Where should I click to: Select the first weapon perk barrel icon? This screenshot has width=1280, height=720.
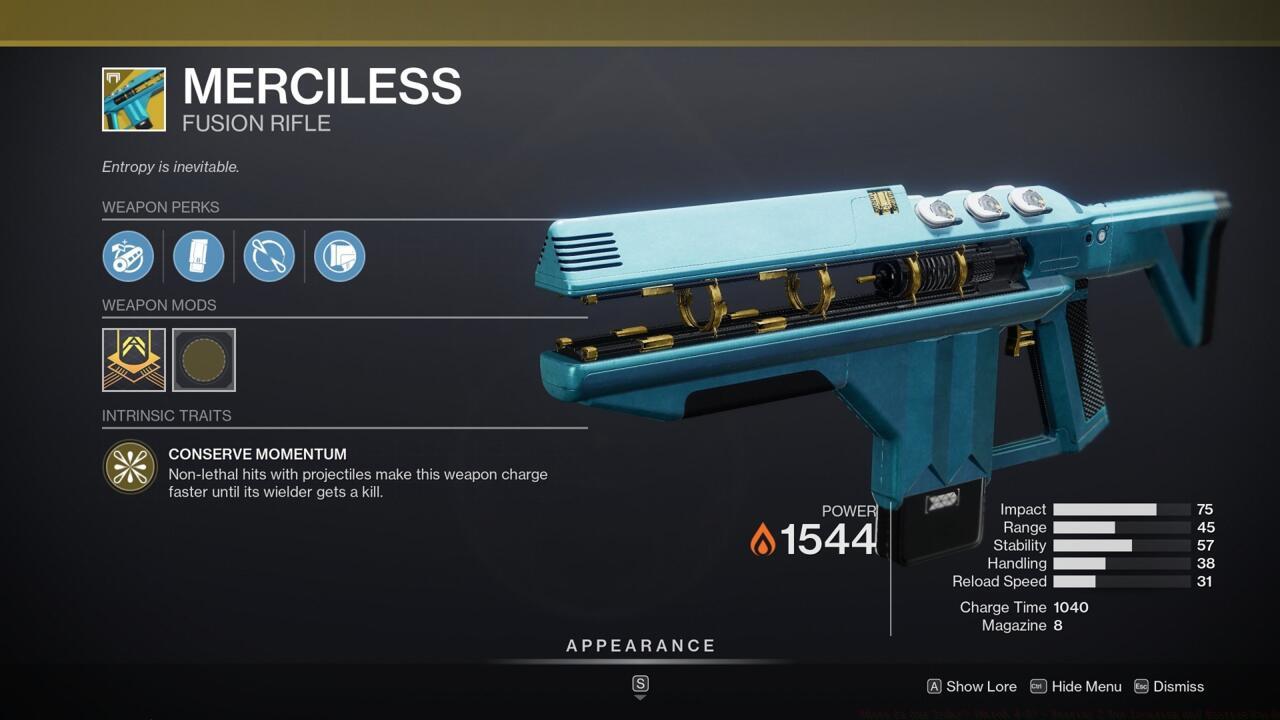point(129,256)
